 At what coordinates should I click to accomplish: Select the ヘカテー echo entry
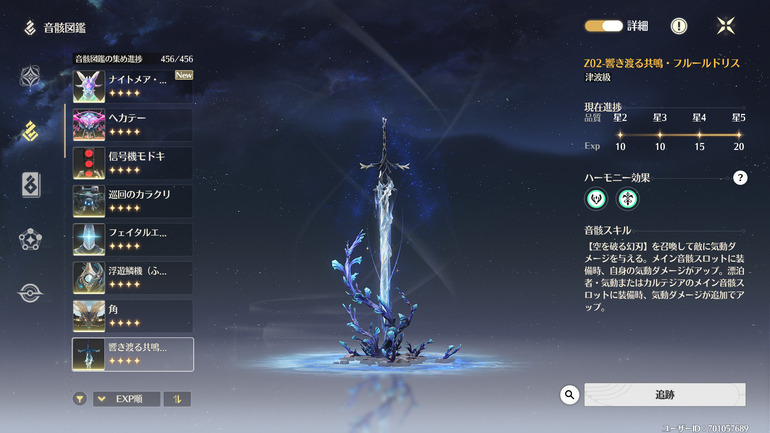point(133,124)
